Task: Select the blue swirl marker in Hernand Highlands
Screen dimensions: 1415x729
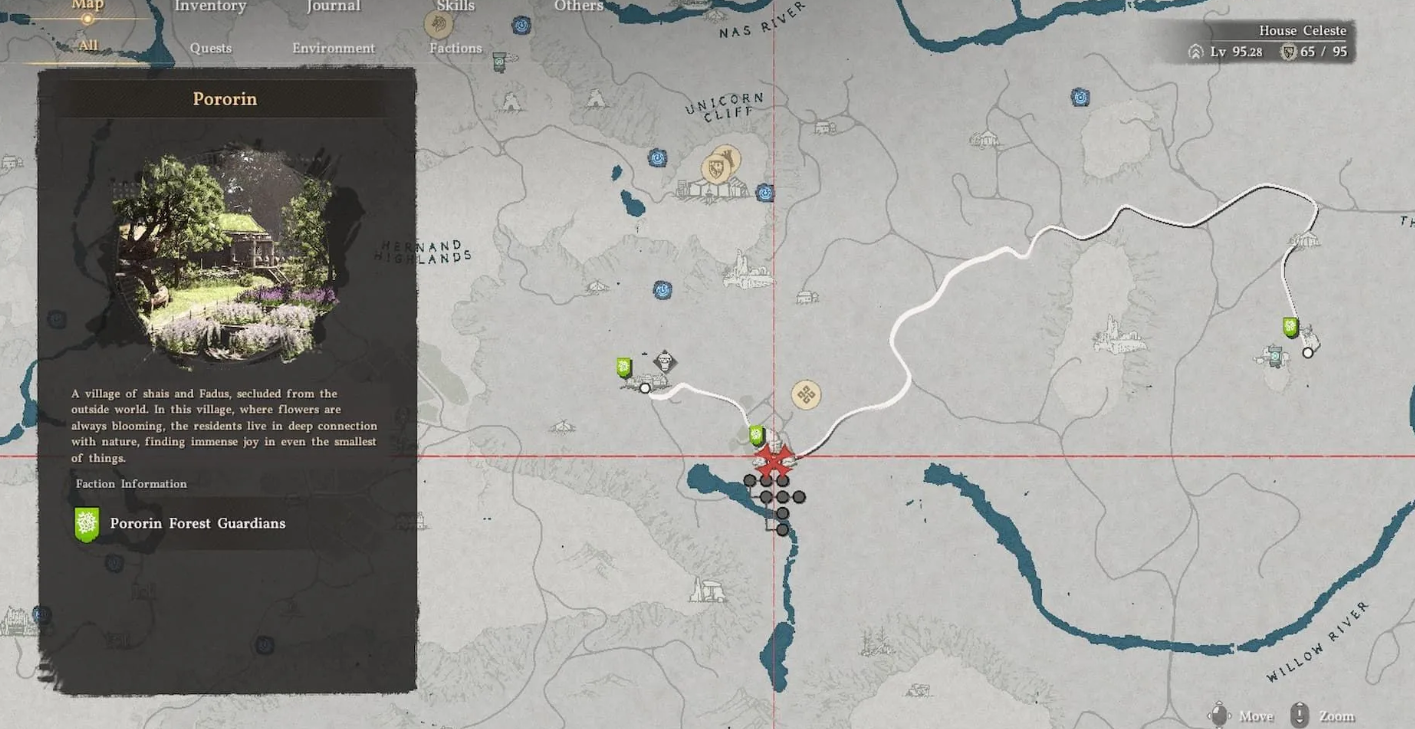Action: (x=662, y=290)
